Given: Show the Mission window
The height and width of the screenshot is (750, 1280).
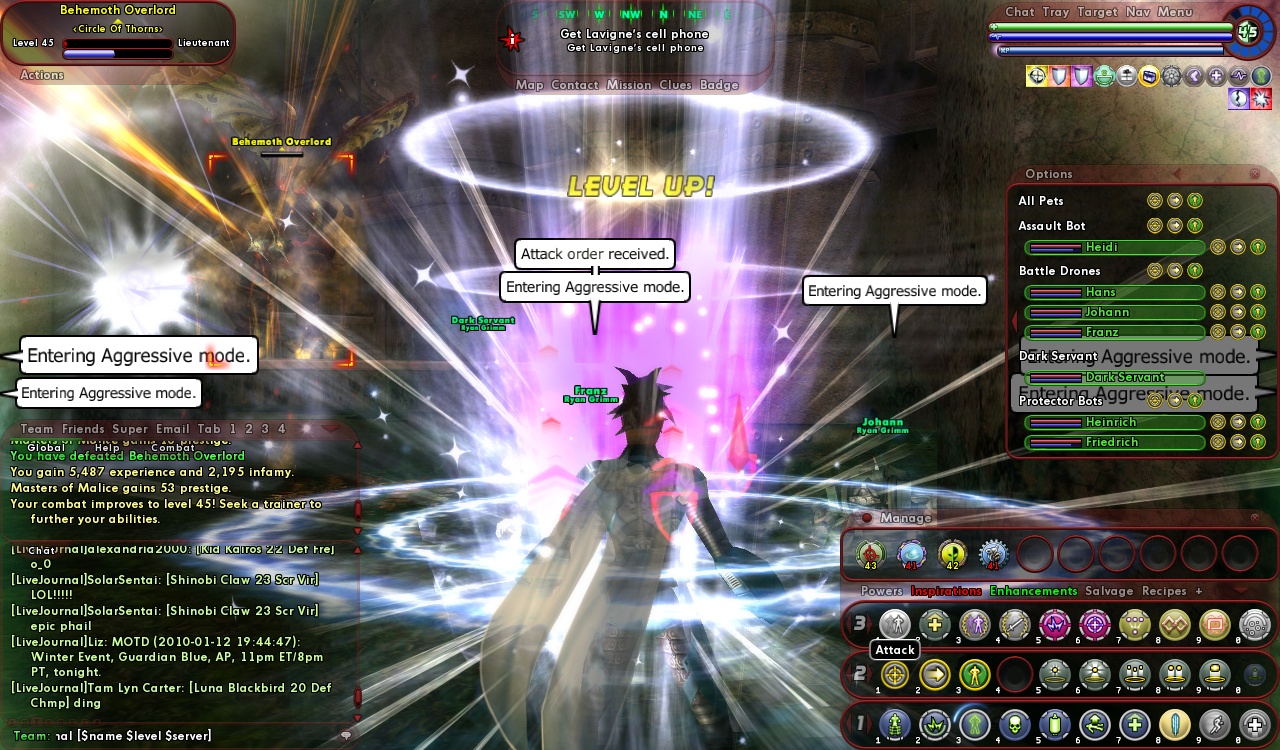Looking at the screenshot, I should [x=629, y=85].
